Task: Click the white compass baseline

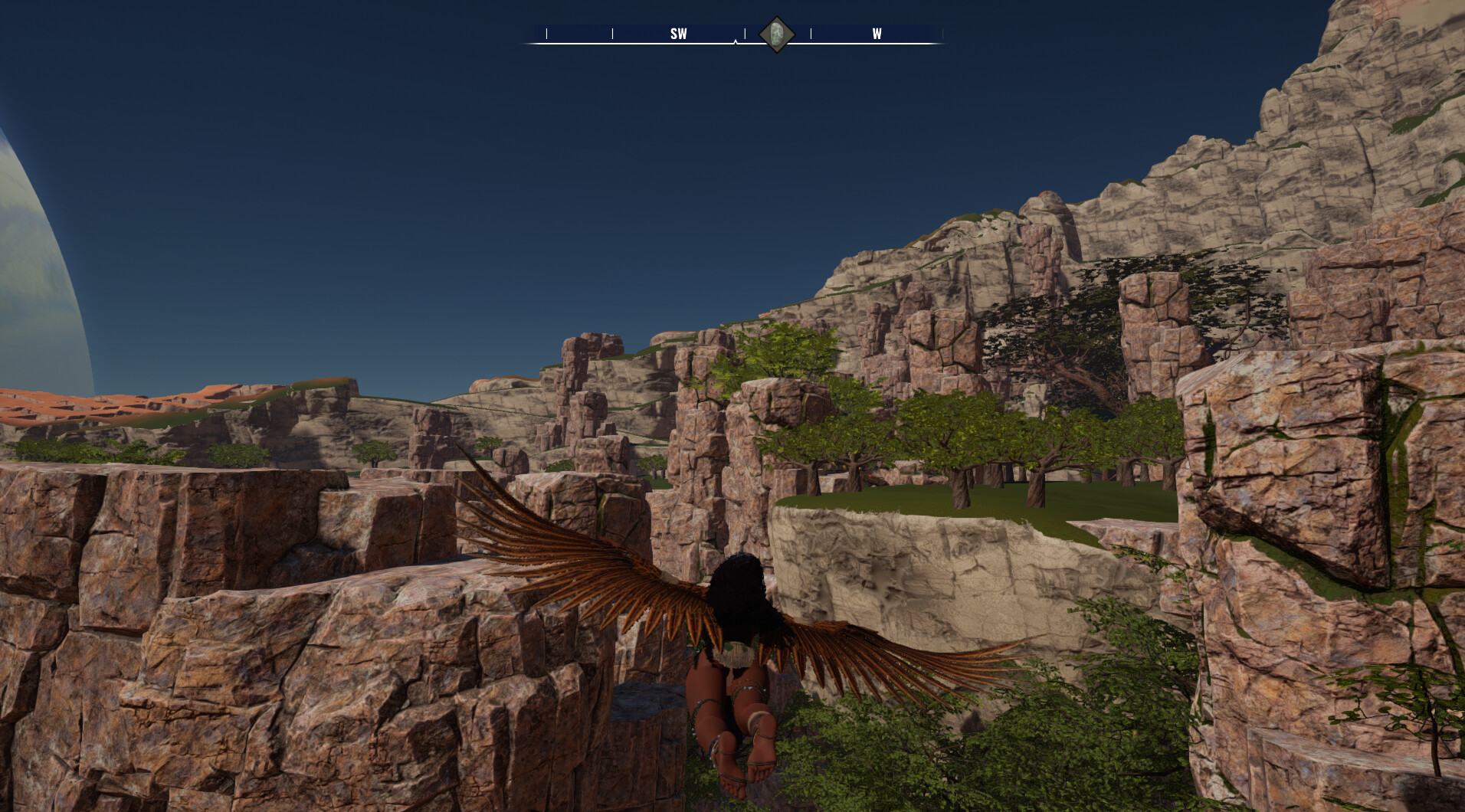Action: pos(651,43)
